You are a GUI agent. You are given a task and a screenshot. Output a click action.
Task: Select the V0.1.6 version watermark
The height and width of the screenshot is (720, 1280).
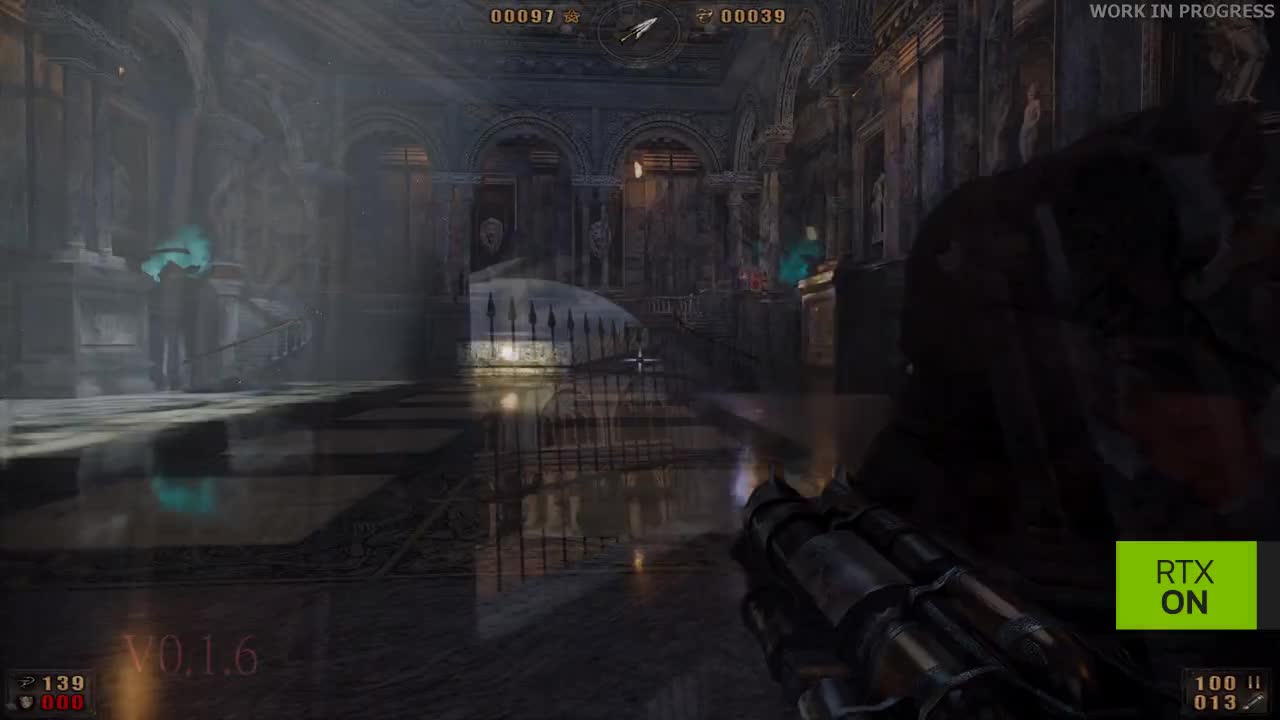[x=190, y=657]
